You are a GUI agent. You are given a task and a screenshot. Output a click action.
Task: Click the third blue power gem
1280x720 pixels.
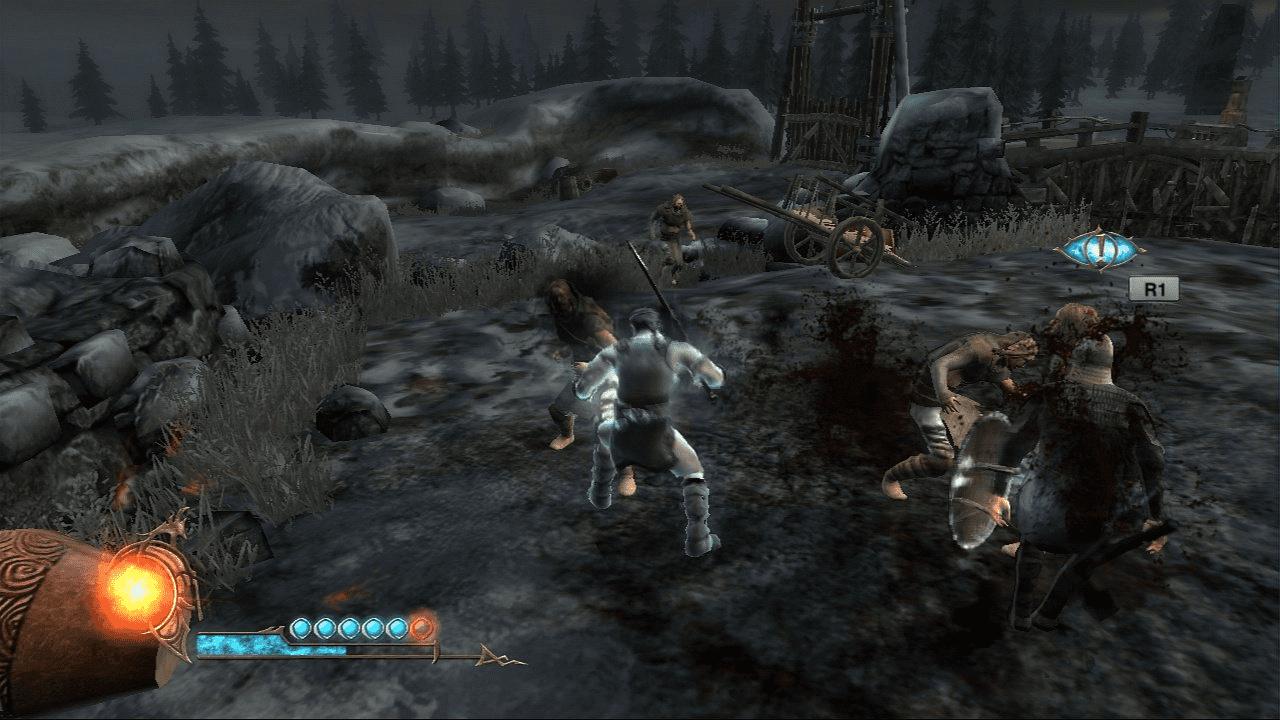[x=350, y=629]
